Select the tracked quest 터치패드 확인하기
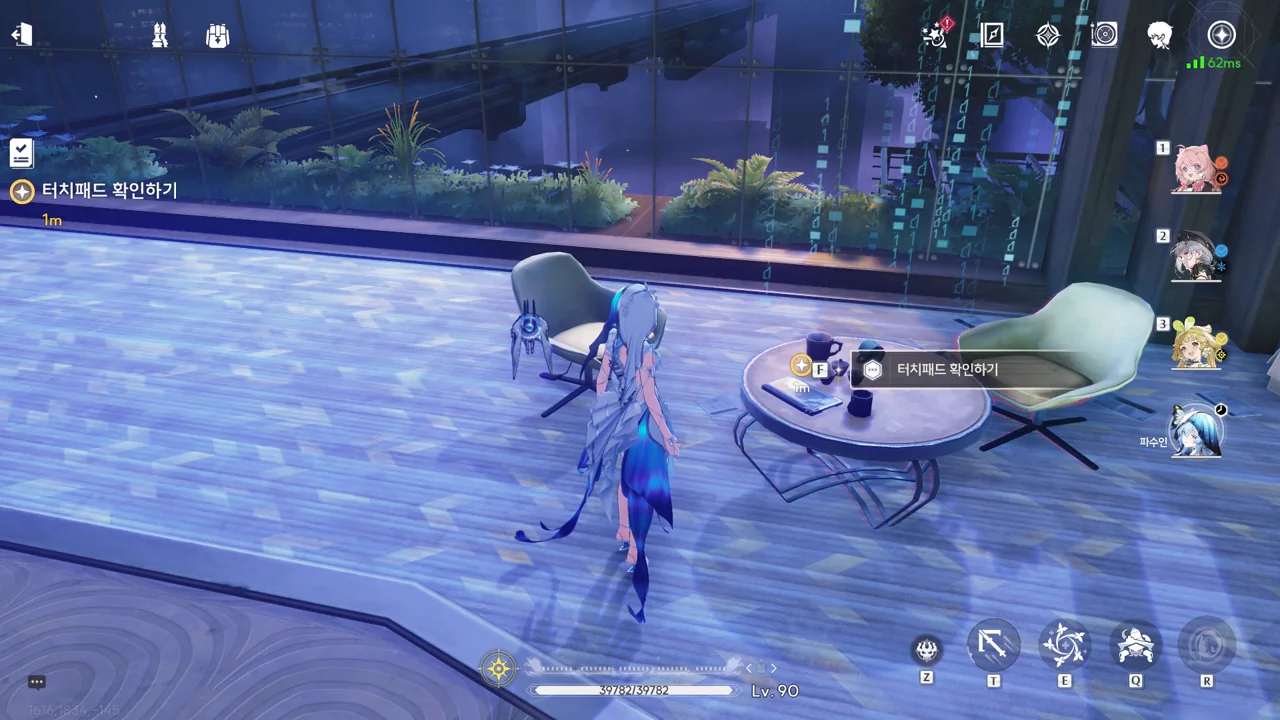1280x720 pixels. (108, 190)
